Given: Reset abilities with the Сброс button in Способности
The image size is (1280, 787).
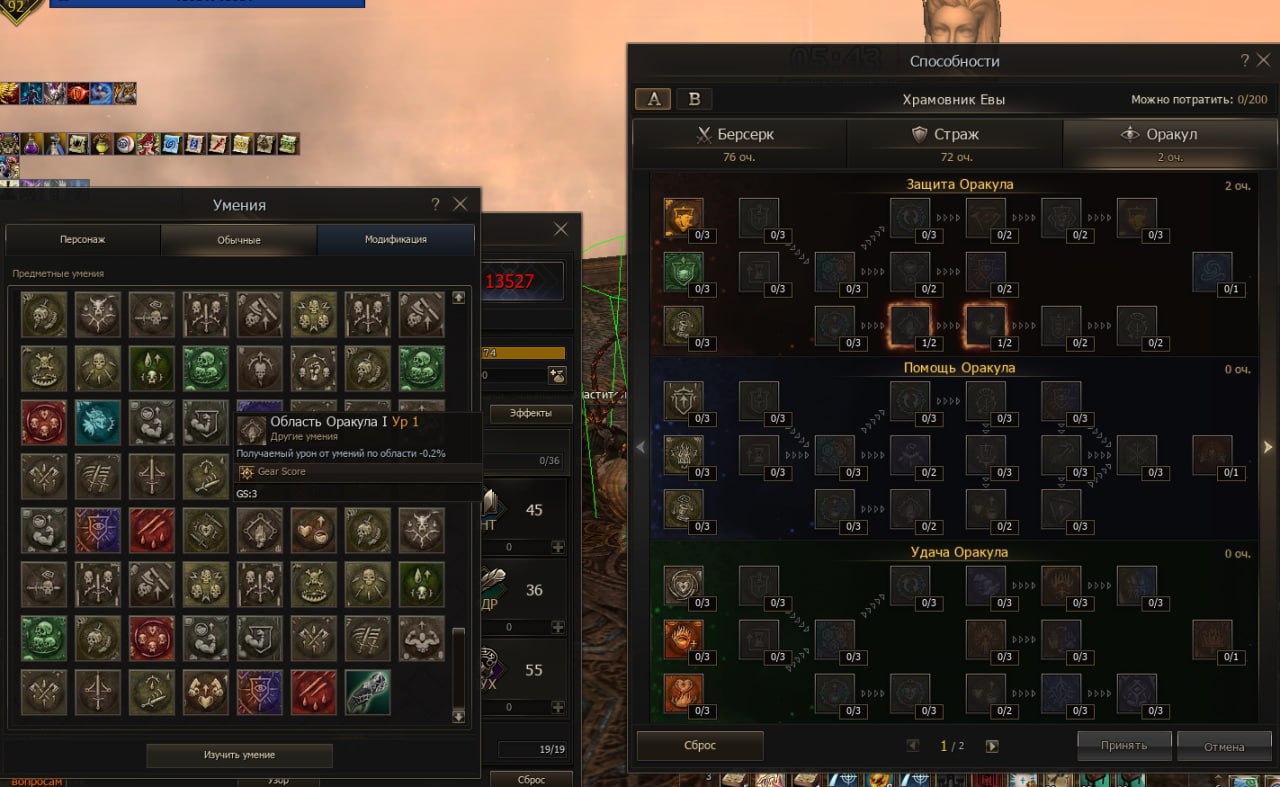Looking at the screenshot, I should tap(699, 745).
